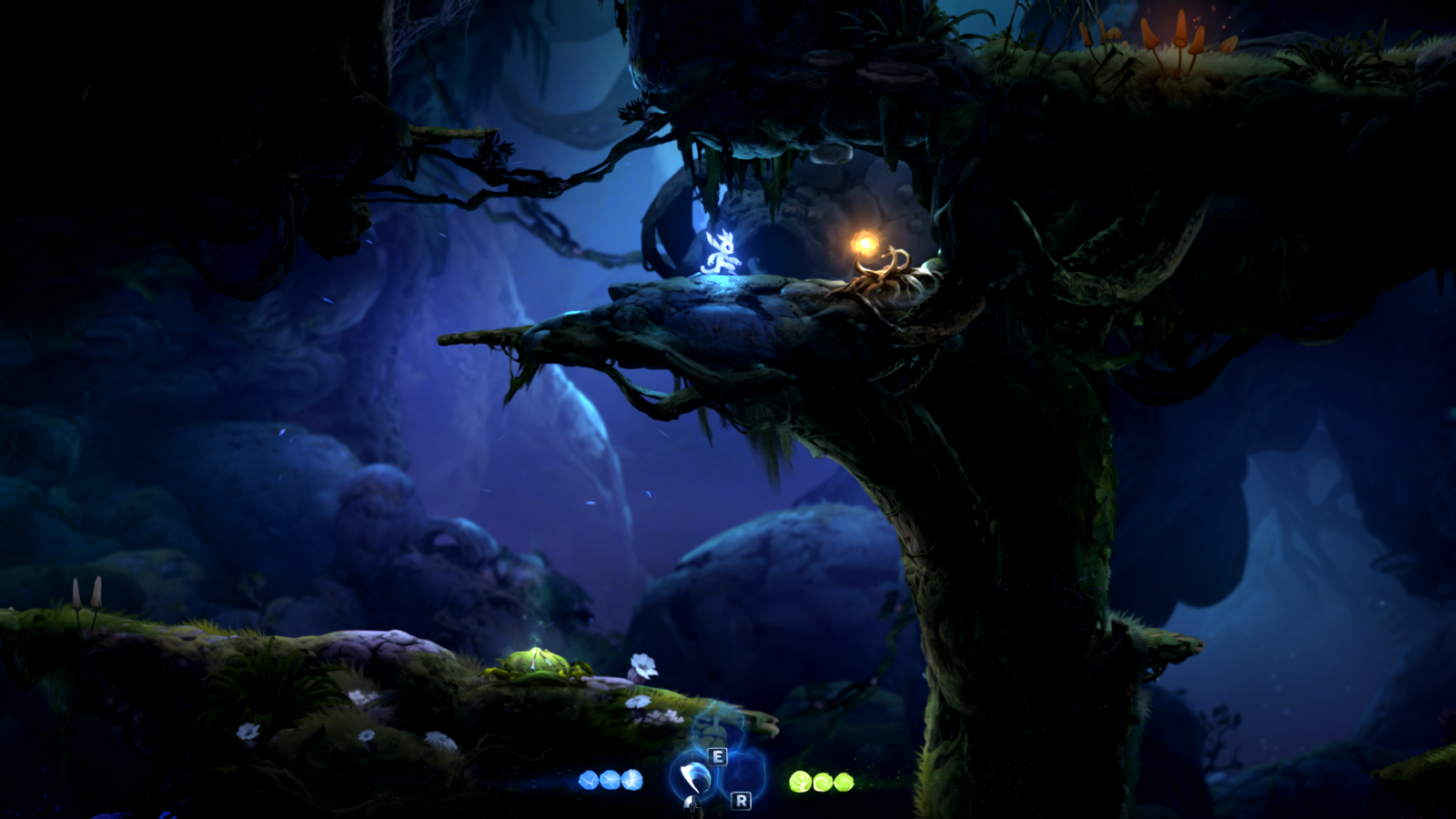The image size is (1456, 819).
Task: Click the white flower near the Moki
Action: [643, 664]
